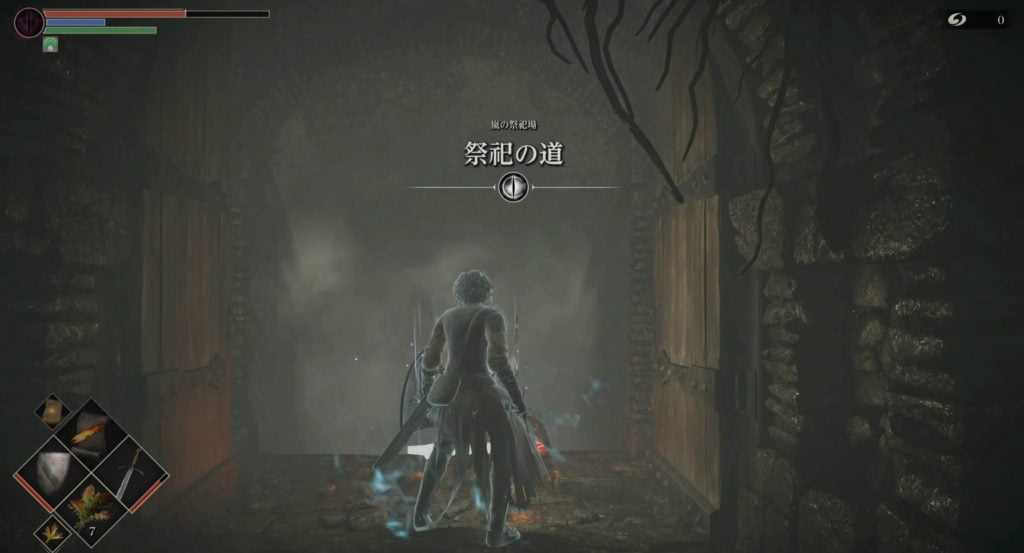Click the left-hand shield slot
Image resolution: width=1024 pixels, height=553 pixels.
51,470
